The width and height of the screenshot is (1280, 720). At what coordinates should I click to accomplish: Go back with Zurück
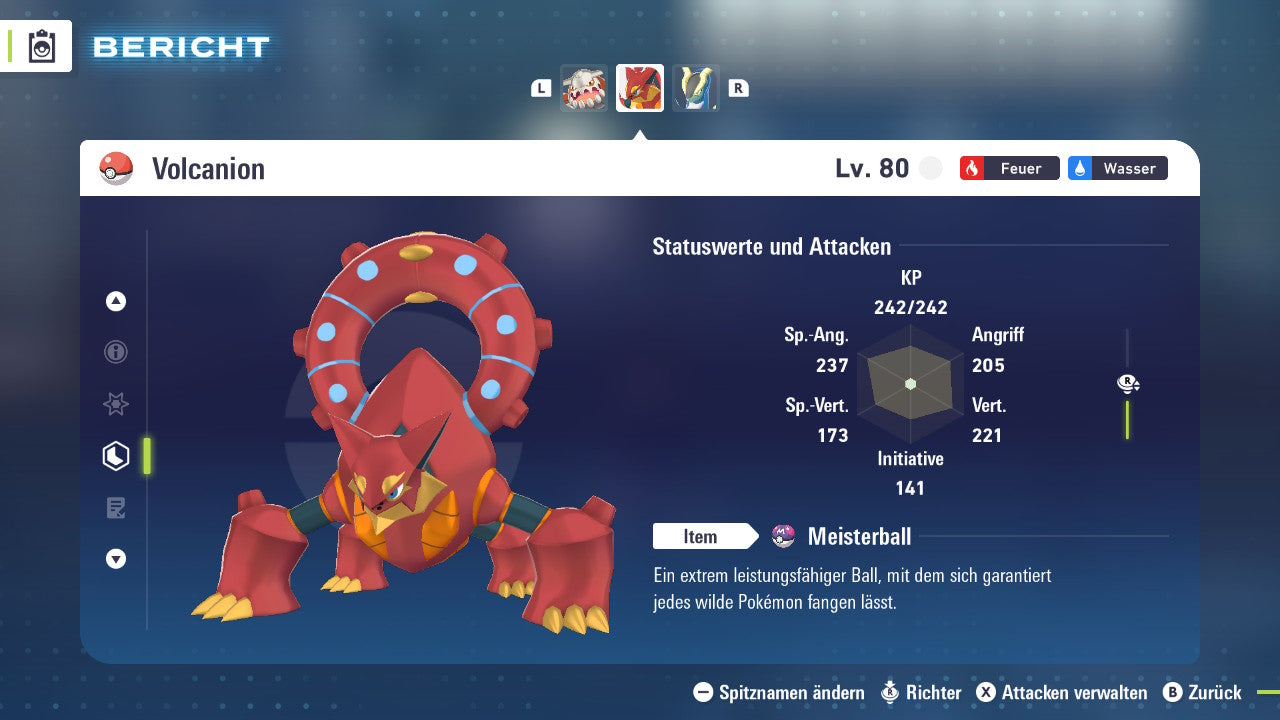click(1202, 692)
